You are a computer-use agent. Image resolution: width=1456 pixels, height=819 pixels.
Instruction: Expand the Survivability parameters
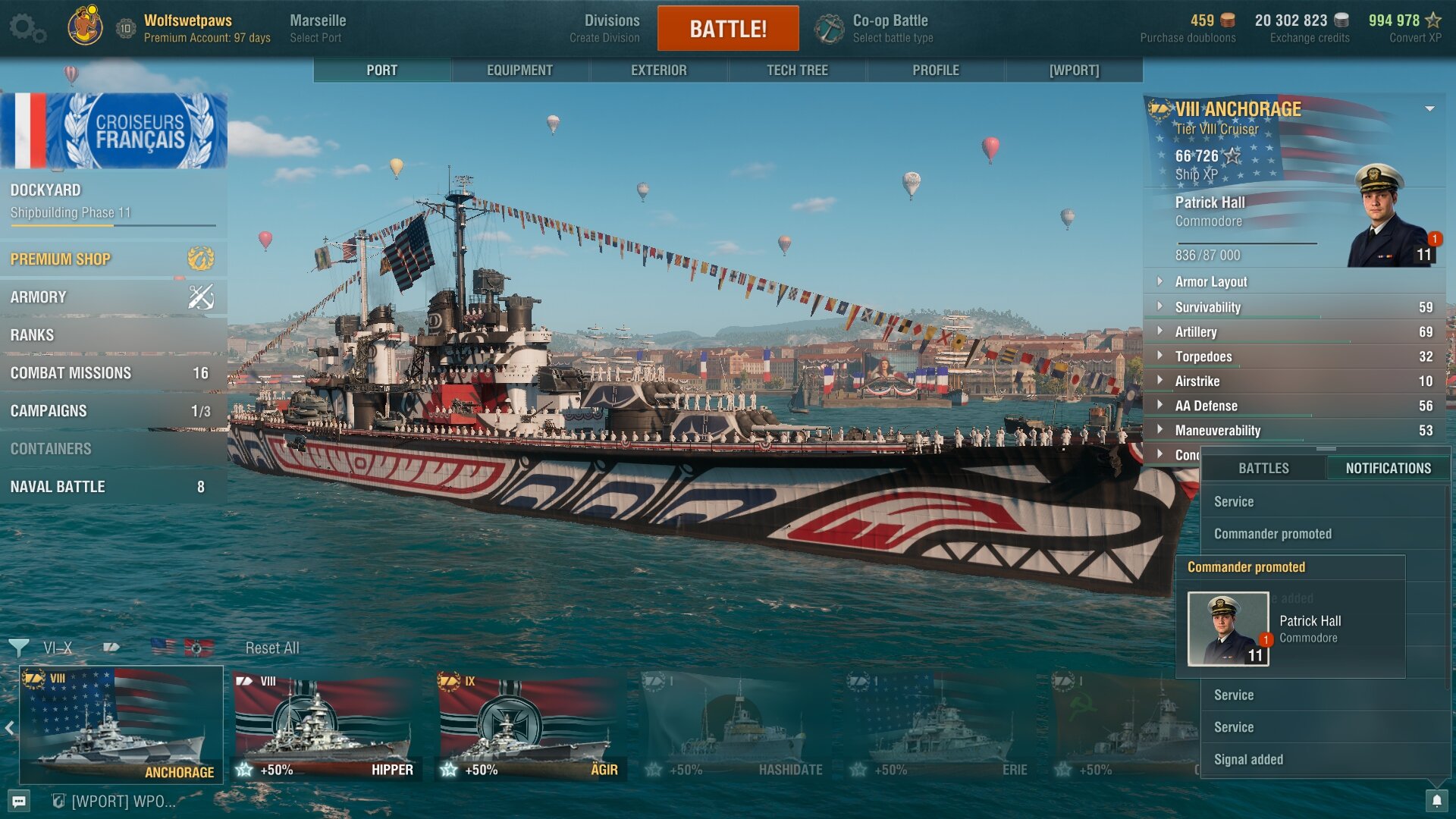coord(1207,307)
